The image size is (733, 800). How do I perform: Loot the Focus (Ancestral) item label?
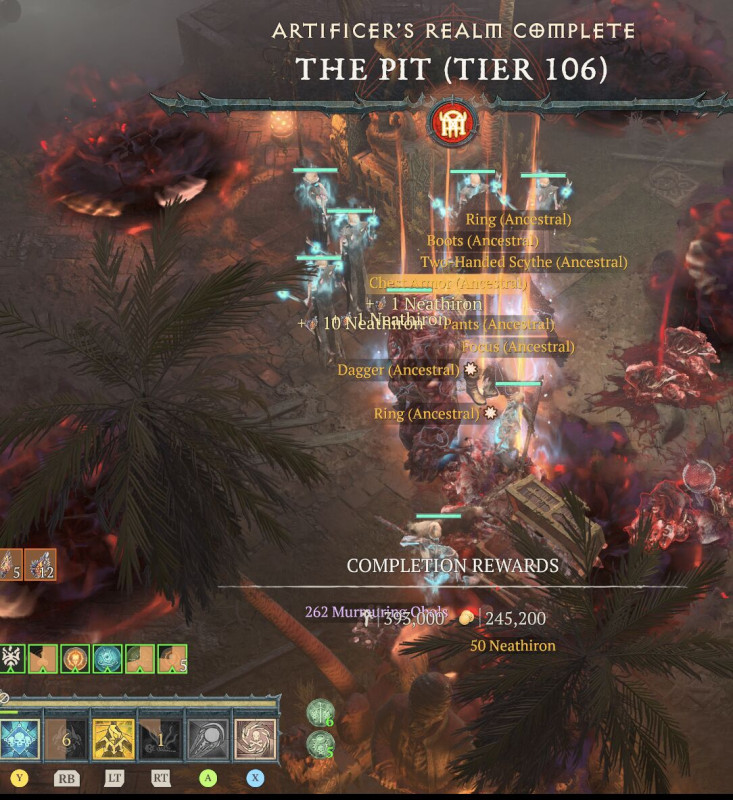point(518,347)
